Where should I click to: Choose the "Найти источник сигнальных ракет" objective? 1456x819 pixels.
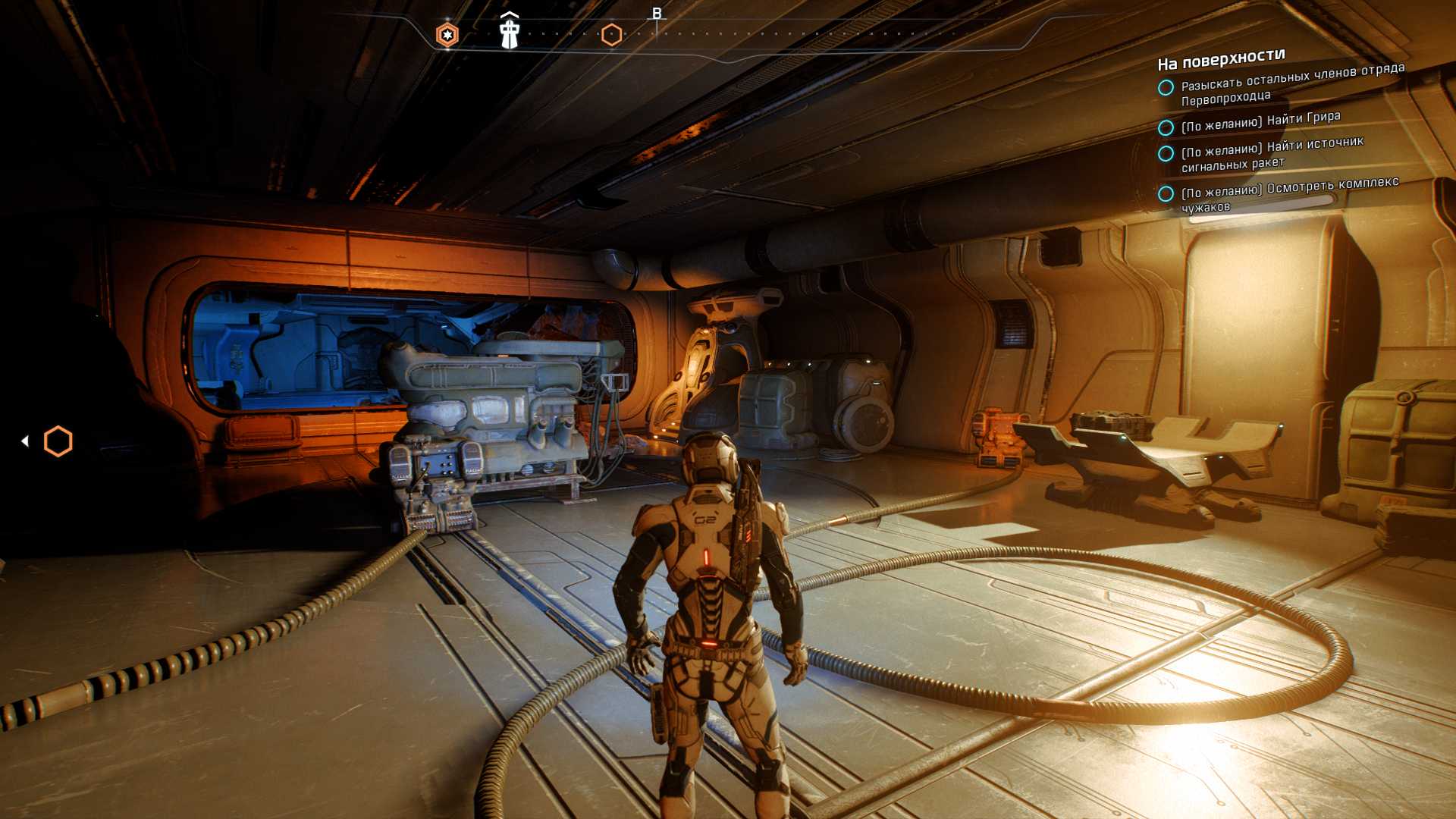(1272, 152)
